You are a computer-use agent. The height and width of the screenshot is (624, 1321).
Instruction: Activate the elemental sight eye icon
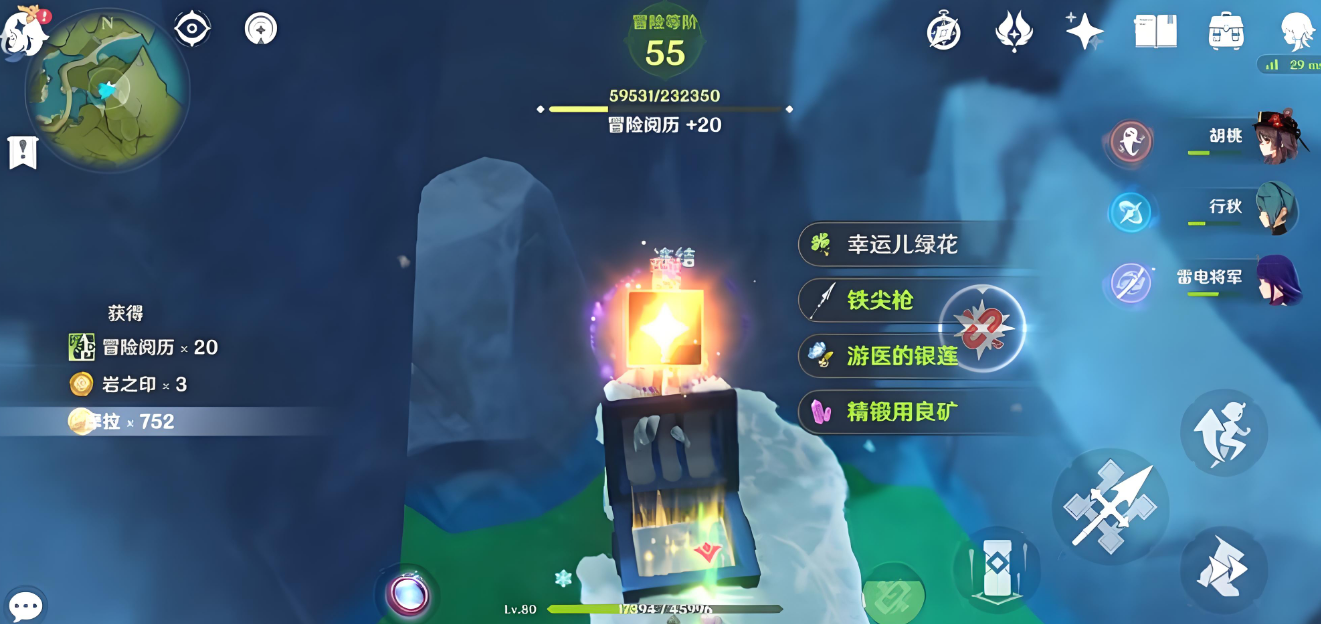pyautogui.click(x=192, y=29)
